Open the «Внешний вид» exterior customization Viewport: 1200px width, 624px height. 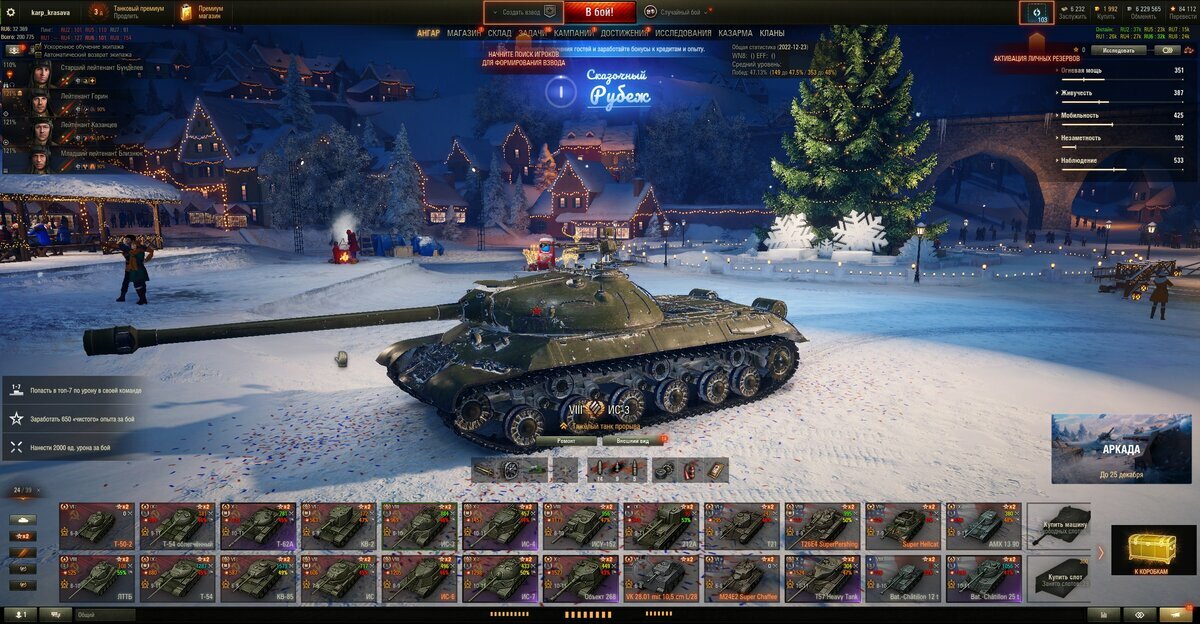[x=632, y=440]
